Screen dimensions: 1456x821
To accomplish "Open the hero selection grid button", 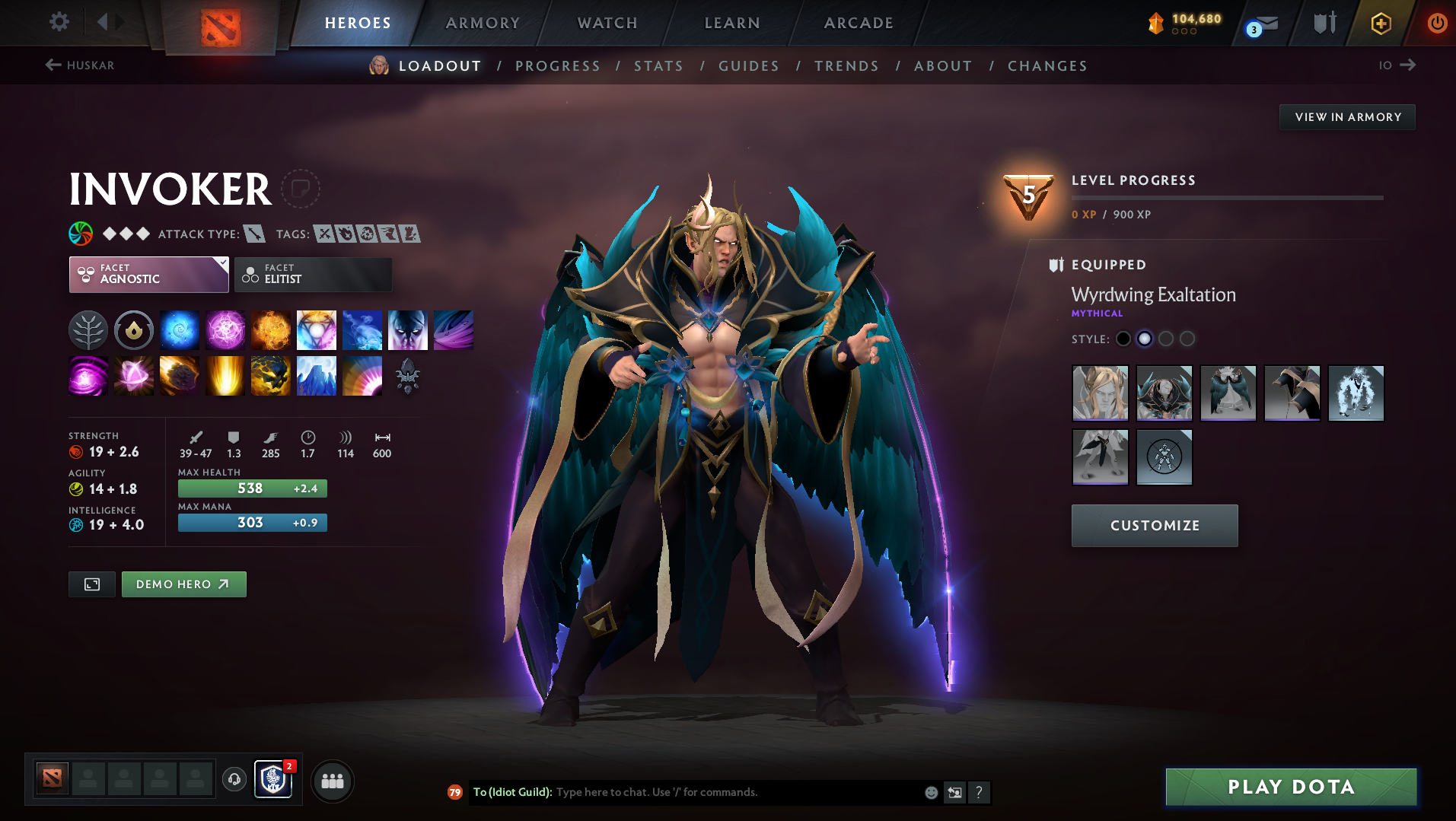I will pos(333,781).
